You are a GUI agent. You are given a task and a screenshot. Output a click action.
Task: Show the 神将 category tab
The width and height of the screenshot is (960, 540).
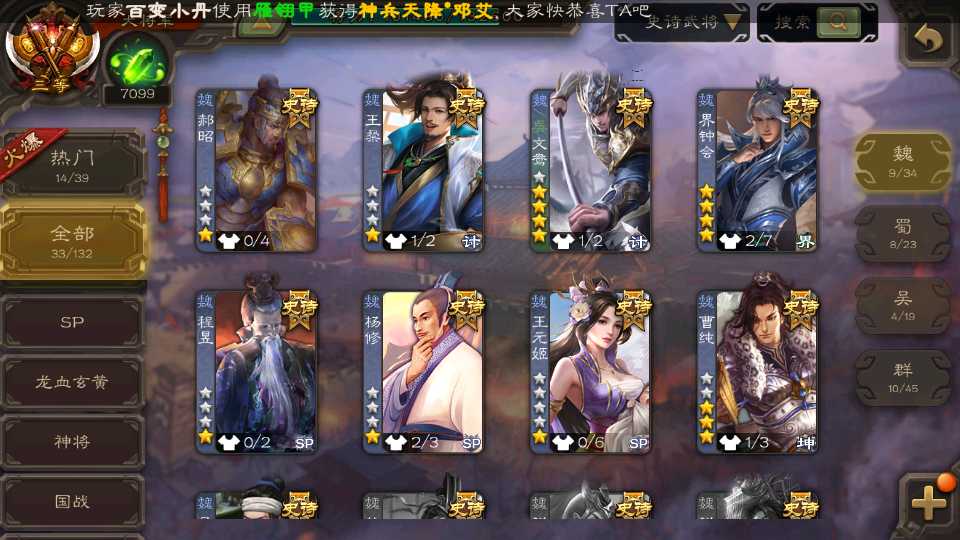pos(72,442)
